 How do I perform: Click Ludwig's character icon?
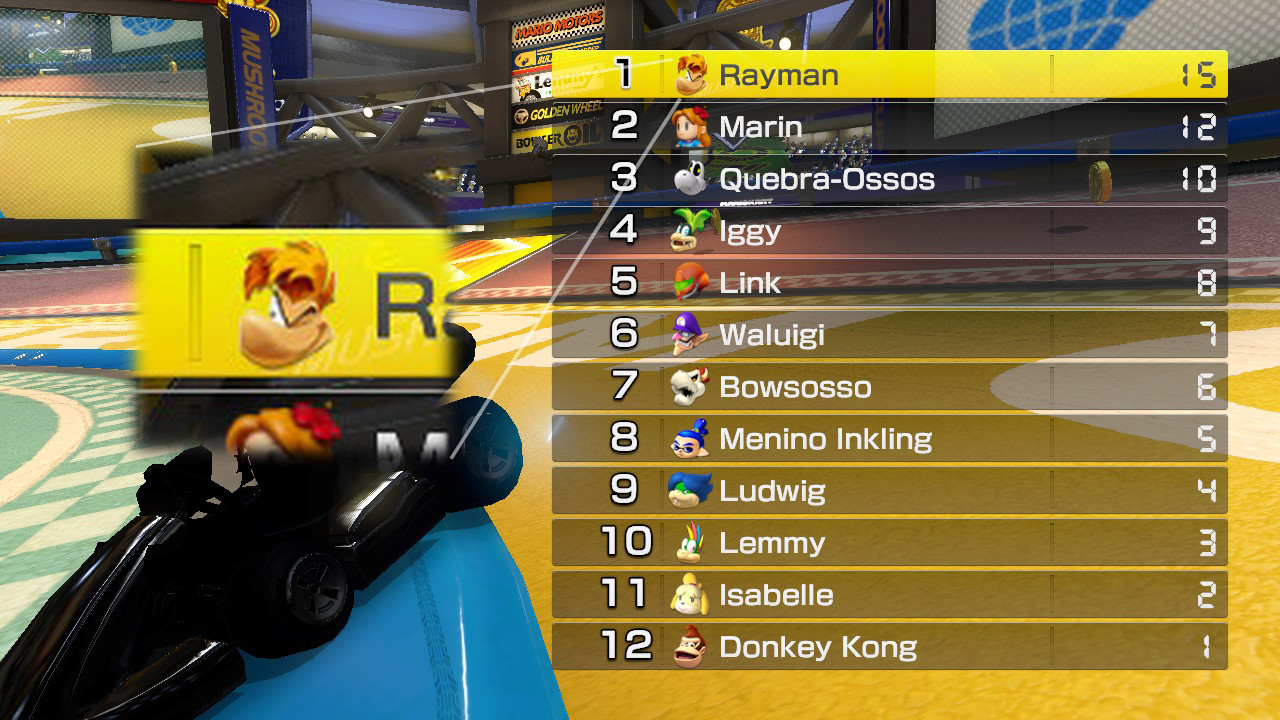coord(689,490)
